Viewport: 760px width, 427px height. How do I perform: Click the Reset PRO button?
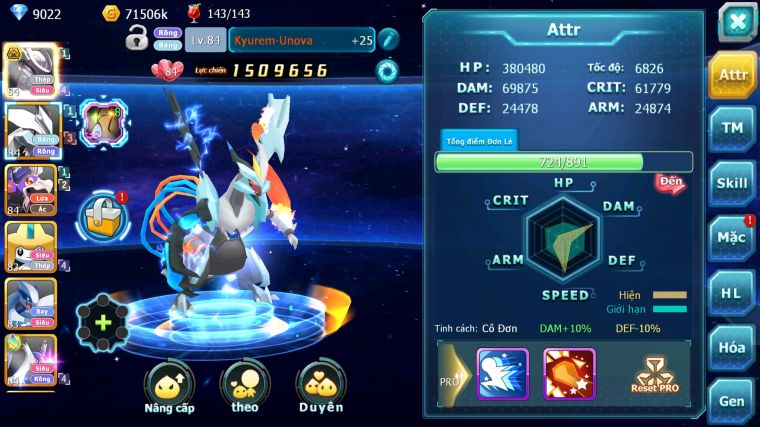coord(655,374)
